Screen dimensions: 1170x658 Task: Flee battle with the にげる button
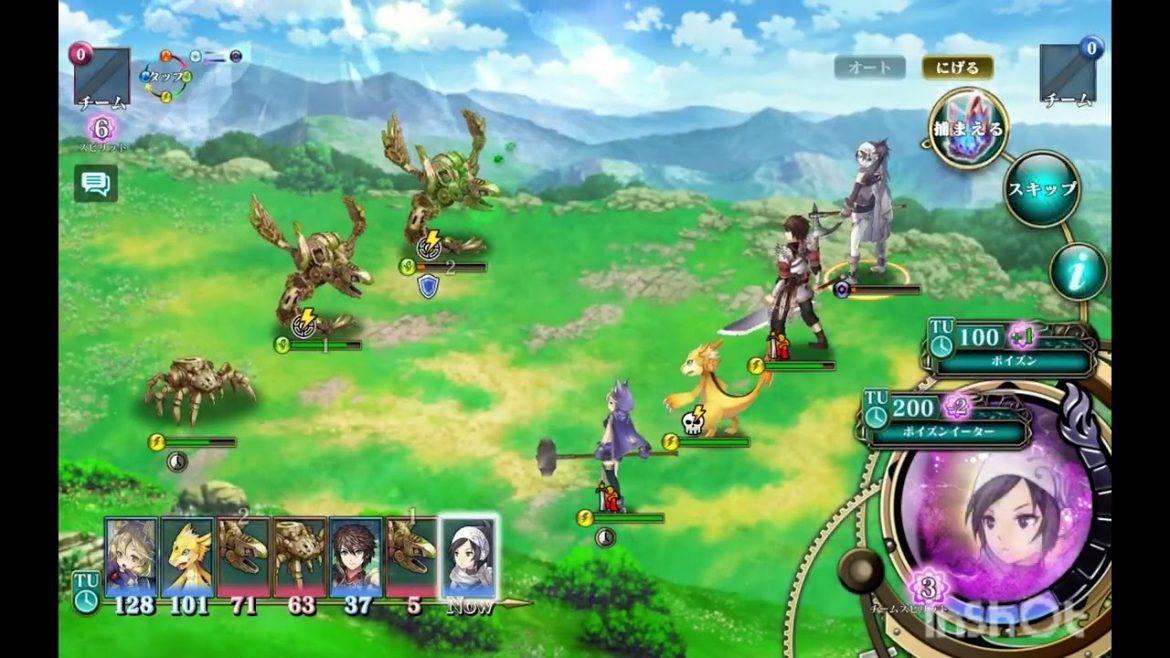tap(957, 68)
